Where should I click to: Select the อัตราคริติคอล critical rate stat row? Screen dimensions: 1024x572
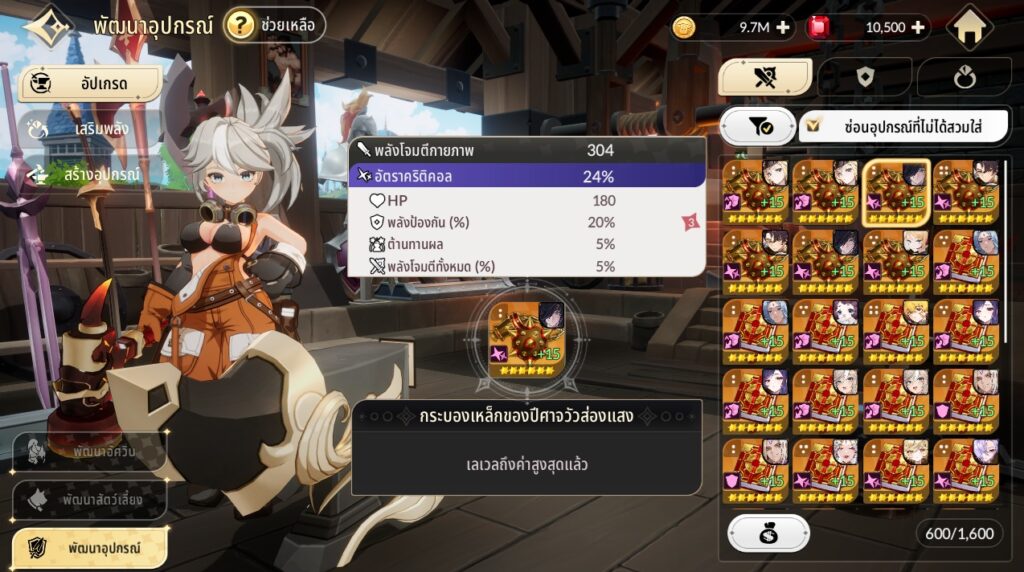click(527, 176)
